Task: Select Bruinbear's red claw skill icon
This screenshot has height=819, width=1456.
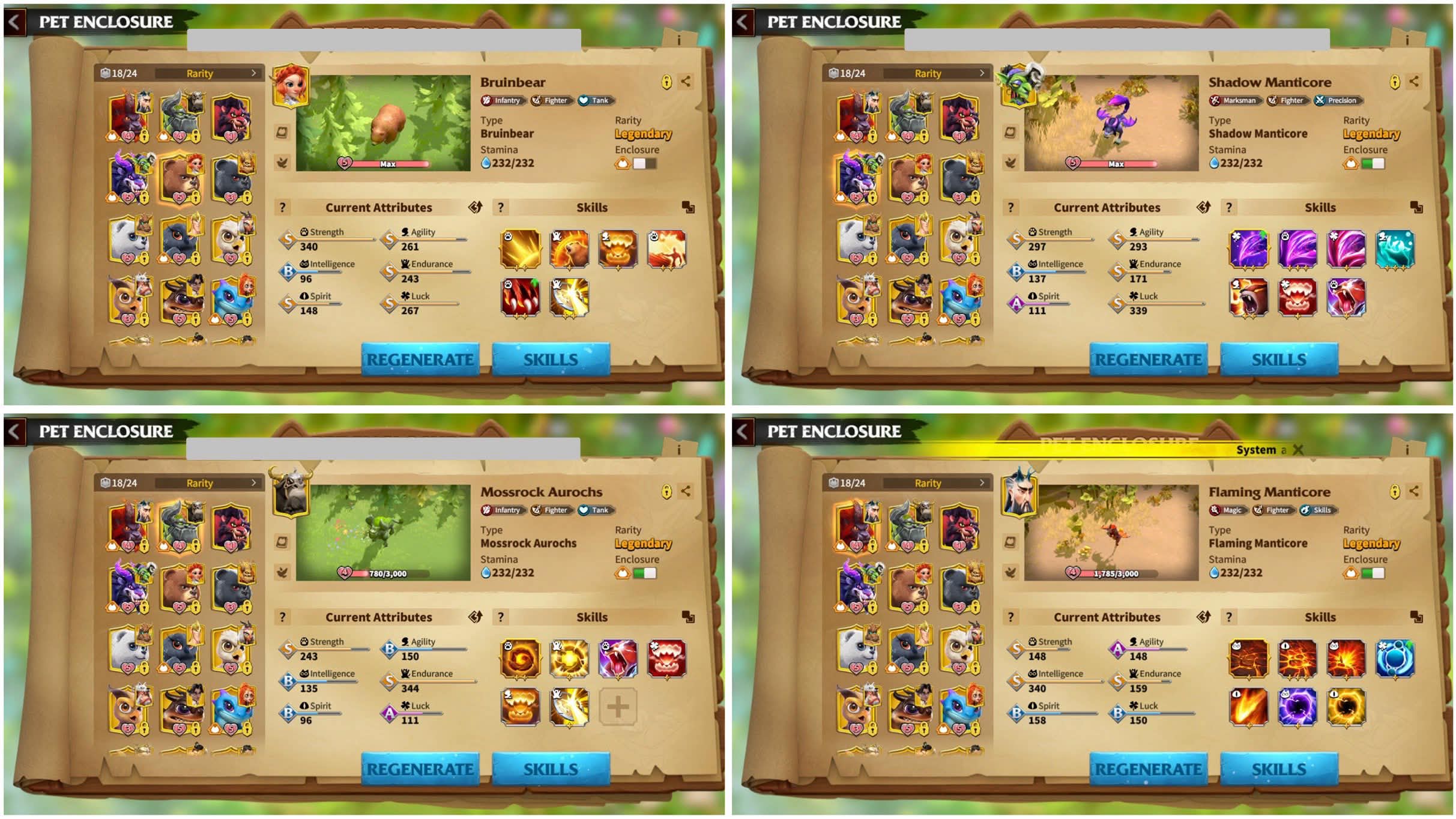Action: coord(521,297)
